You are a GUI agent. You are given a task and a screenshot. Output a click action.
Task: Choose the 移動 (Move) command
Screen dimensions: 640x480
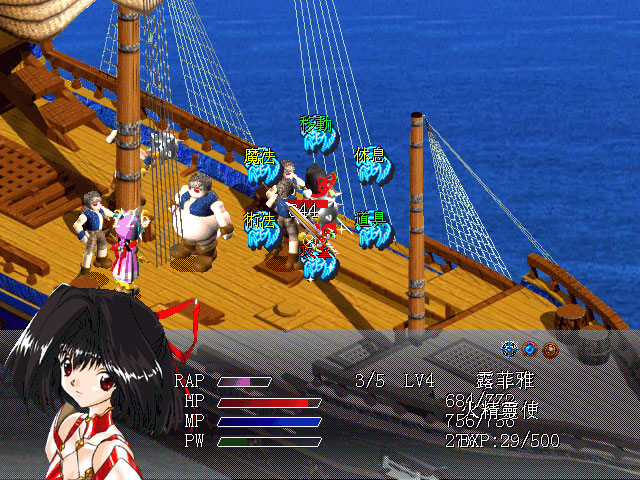(317, 135)
